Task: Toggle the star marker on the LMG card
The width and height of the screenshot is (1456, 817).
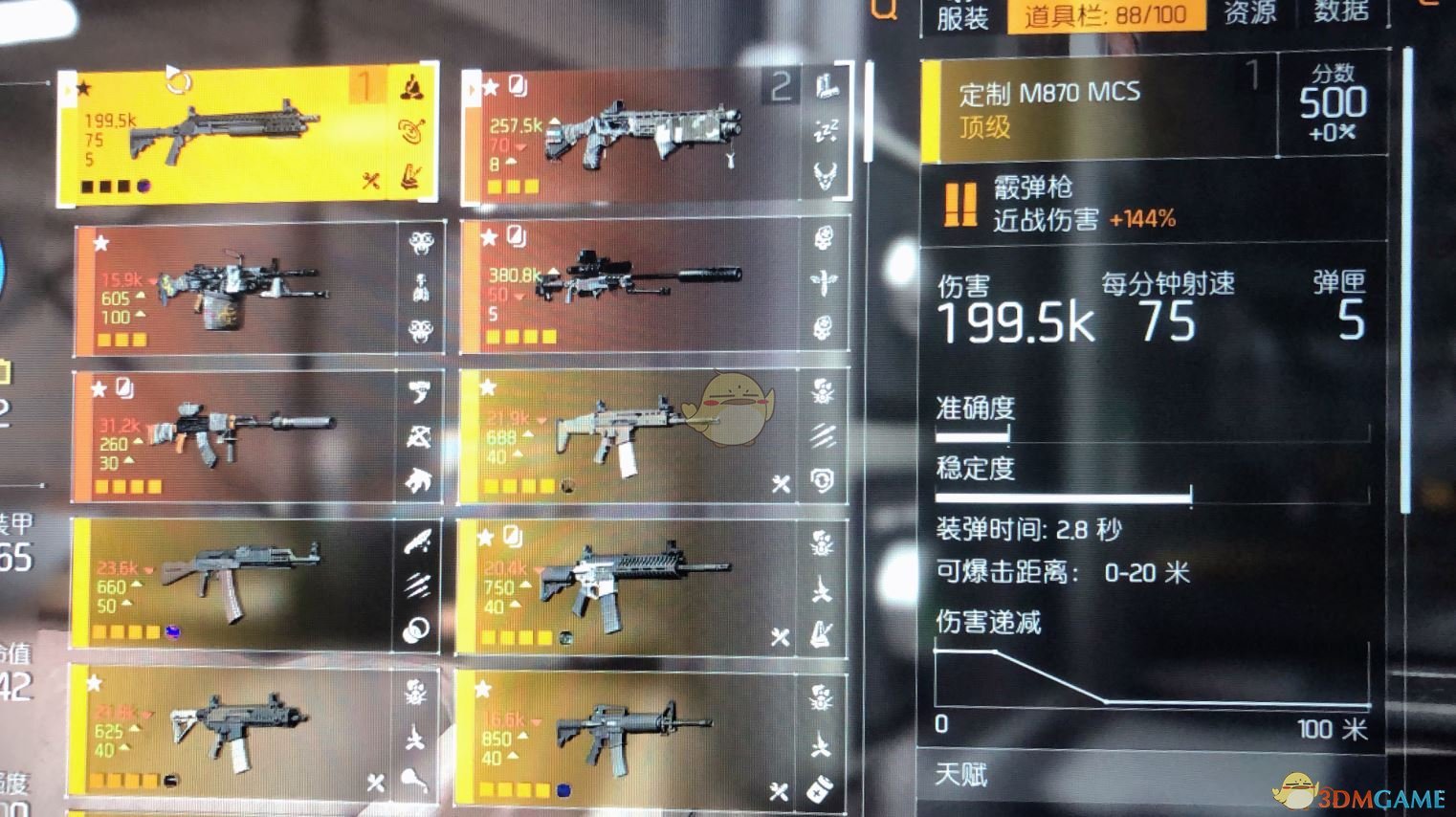Action: click(x=99, y=242)
